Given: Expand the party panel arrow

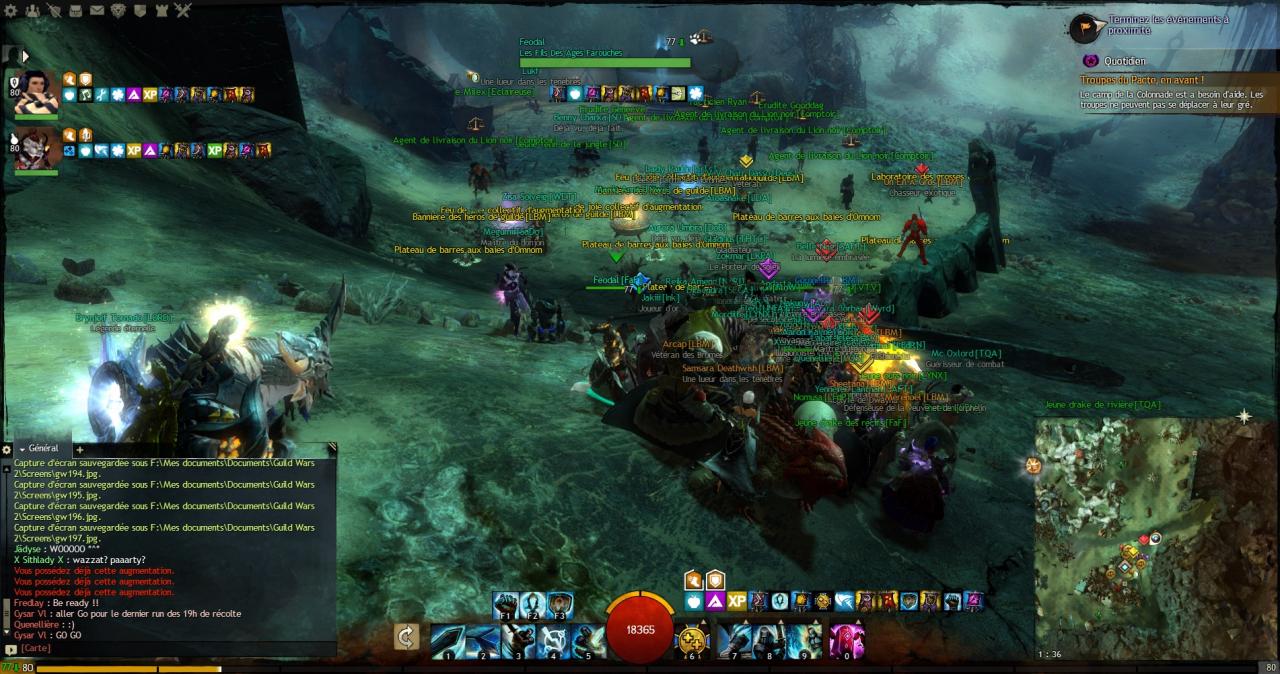Looking at the screenshot, I should point(25,57).
